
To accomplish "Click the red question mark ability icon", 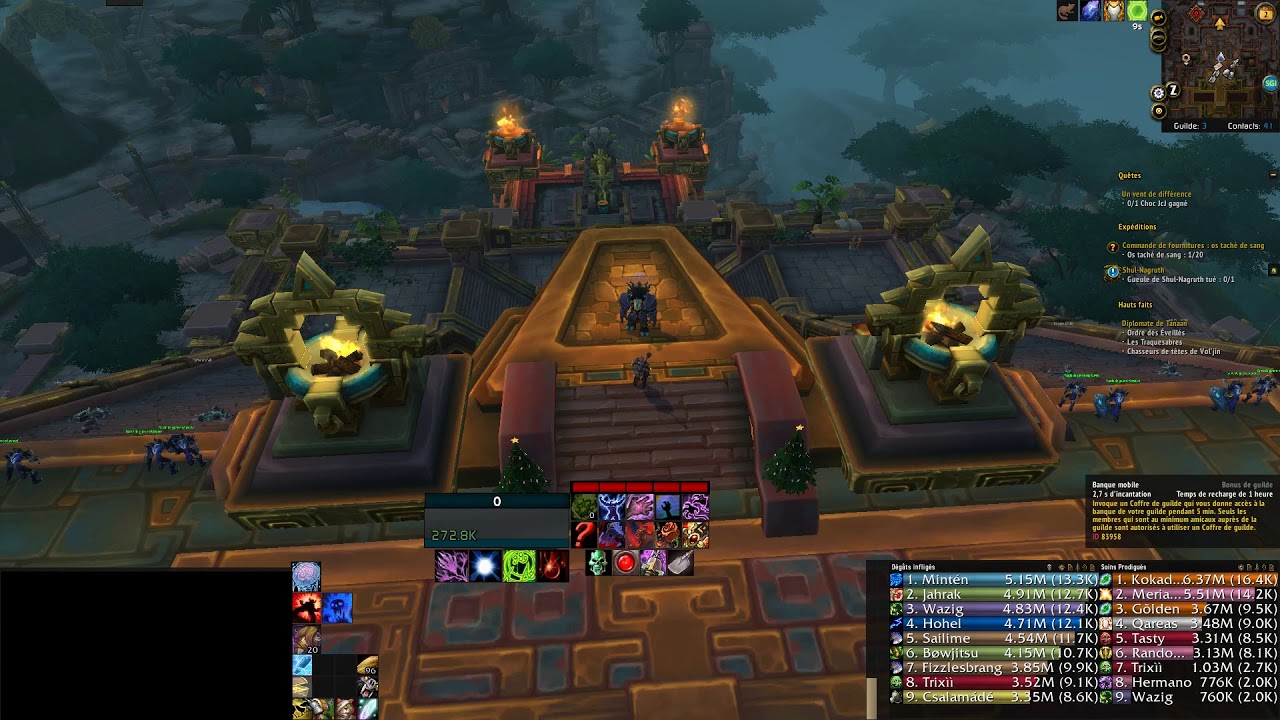I will click(x=584, y=535).
